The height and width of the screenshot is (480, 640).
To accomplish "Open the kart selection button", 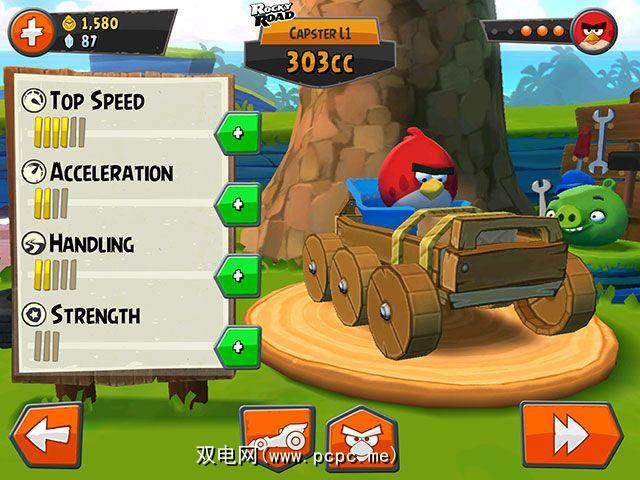I will [277, 438].
